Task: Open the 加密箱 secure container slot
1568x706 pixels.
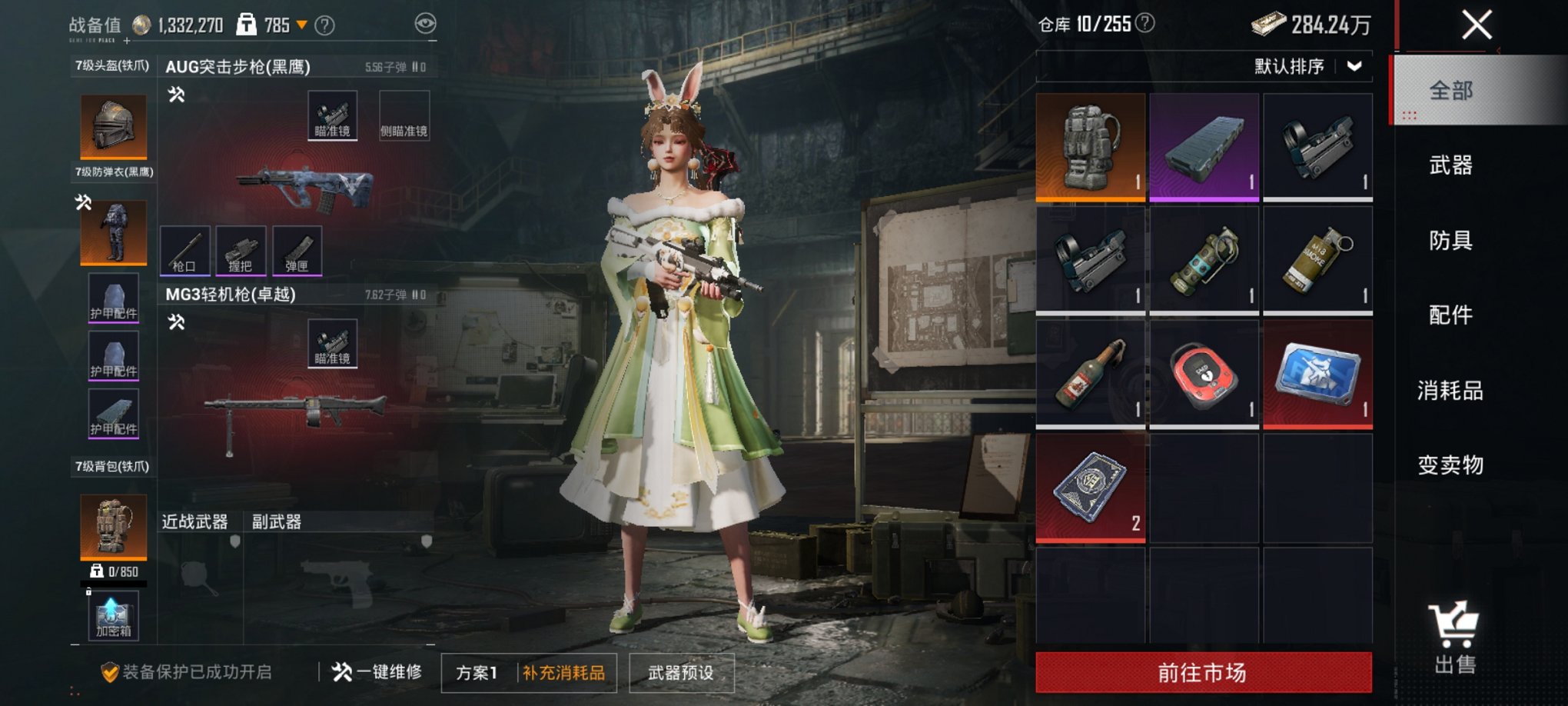Action: (x=114, y=617)
